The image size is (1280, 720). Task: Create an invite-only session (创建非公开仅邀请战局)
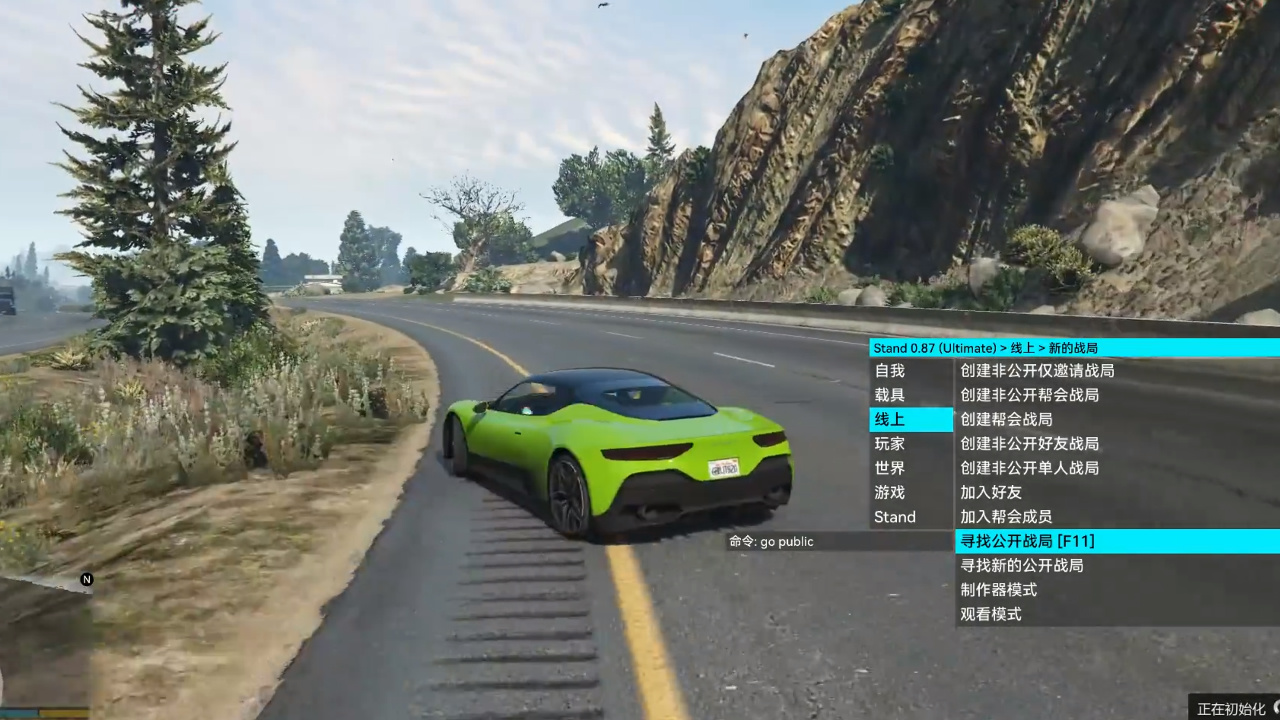click(x=1035, y=370)
